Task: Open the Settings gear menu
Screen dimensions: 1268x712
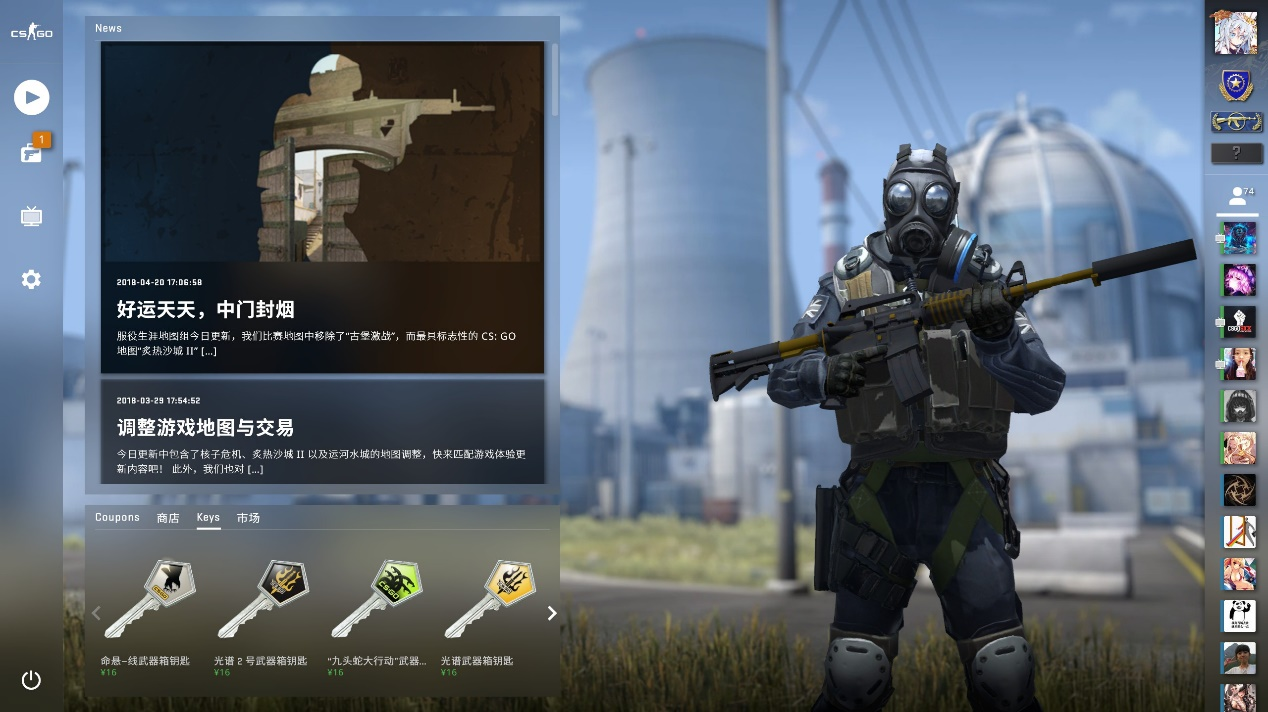Action: click(x=31, y=279)
